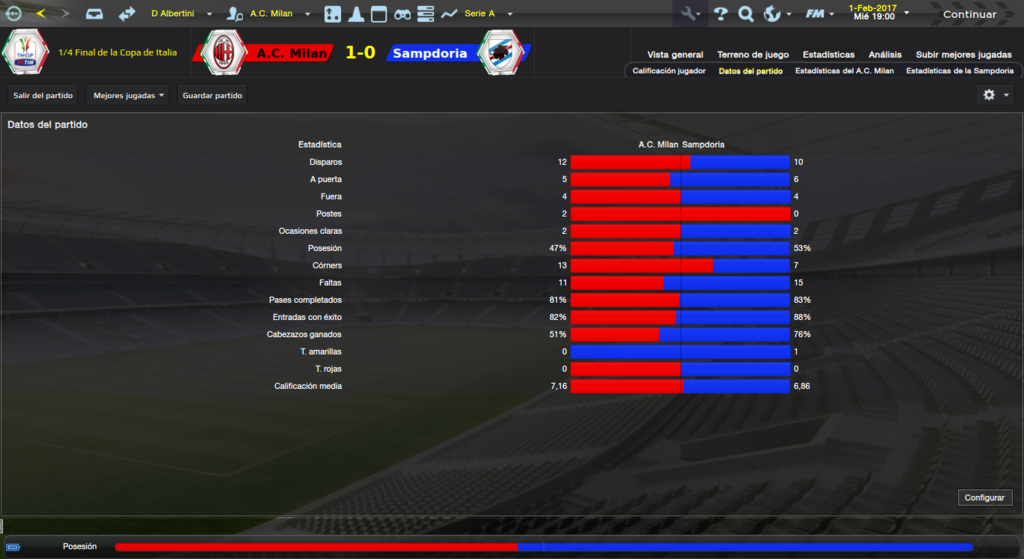Open the question mark help icon
Viewport: 1024px width, 559px height.
(x=720, y=14)
